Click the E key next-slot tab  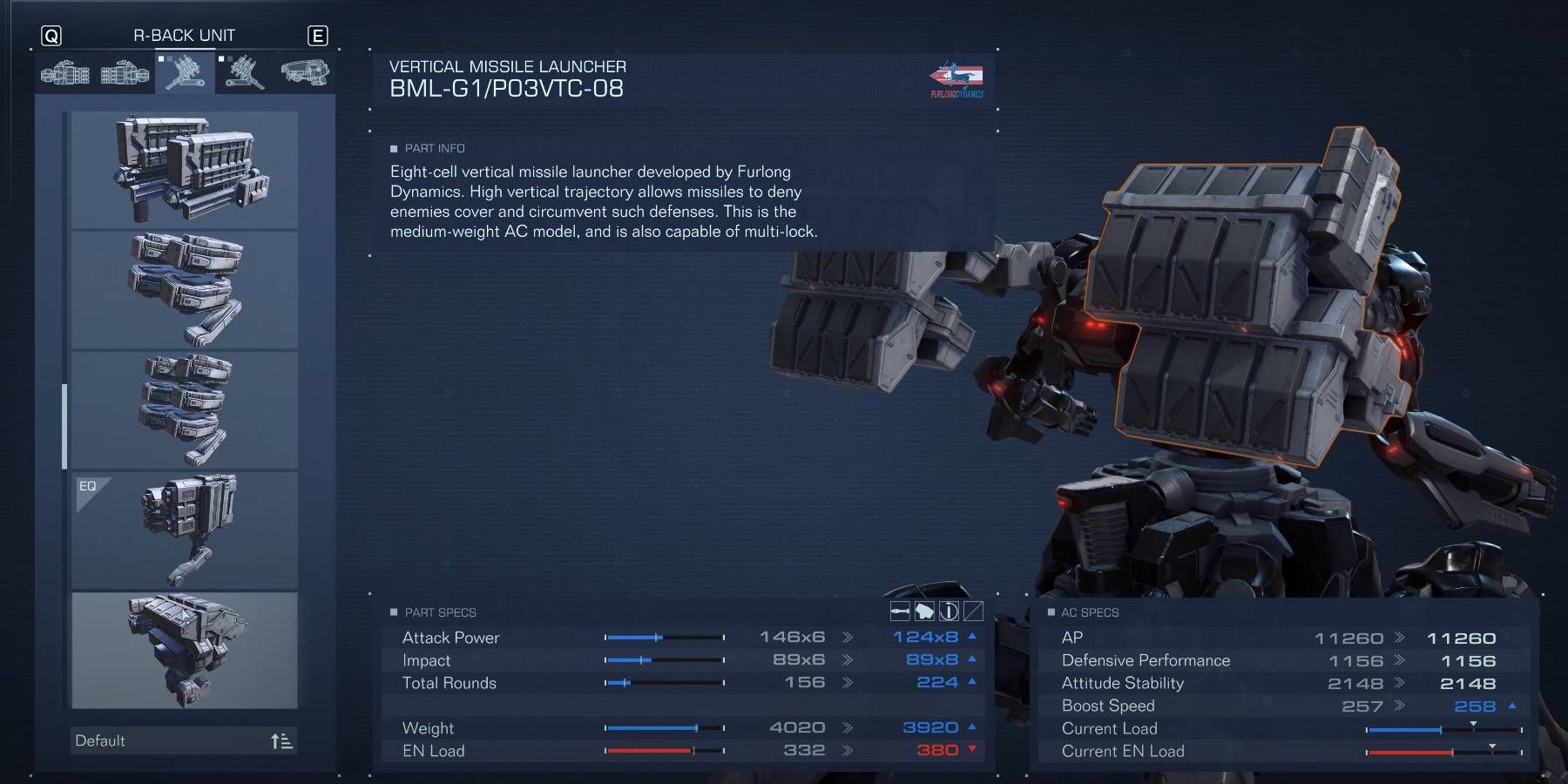pyautogui.click(x=319, y=35)
